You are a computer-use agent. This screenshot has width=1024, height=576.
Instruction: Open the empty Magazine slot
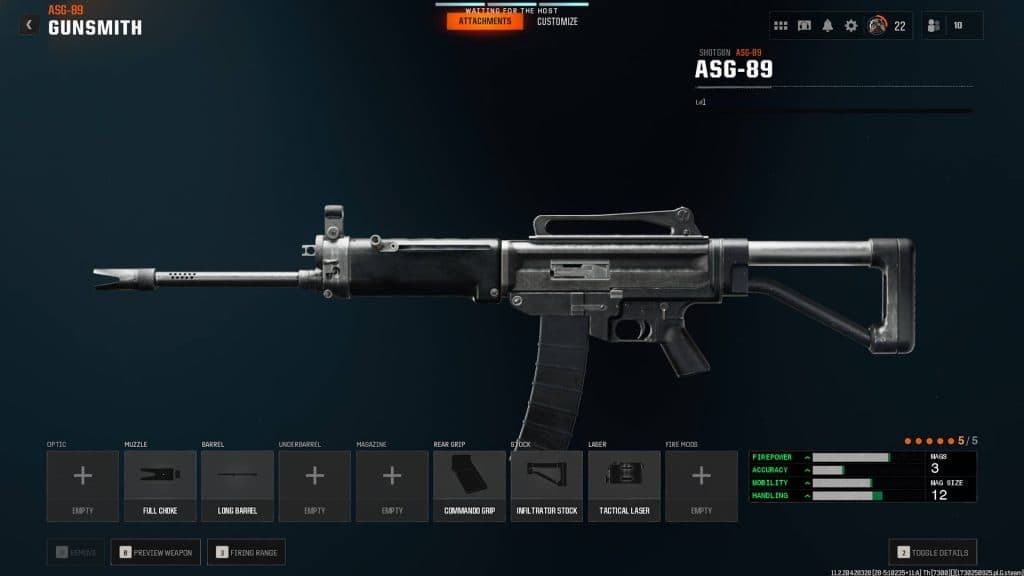392,485
